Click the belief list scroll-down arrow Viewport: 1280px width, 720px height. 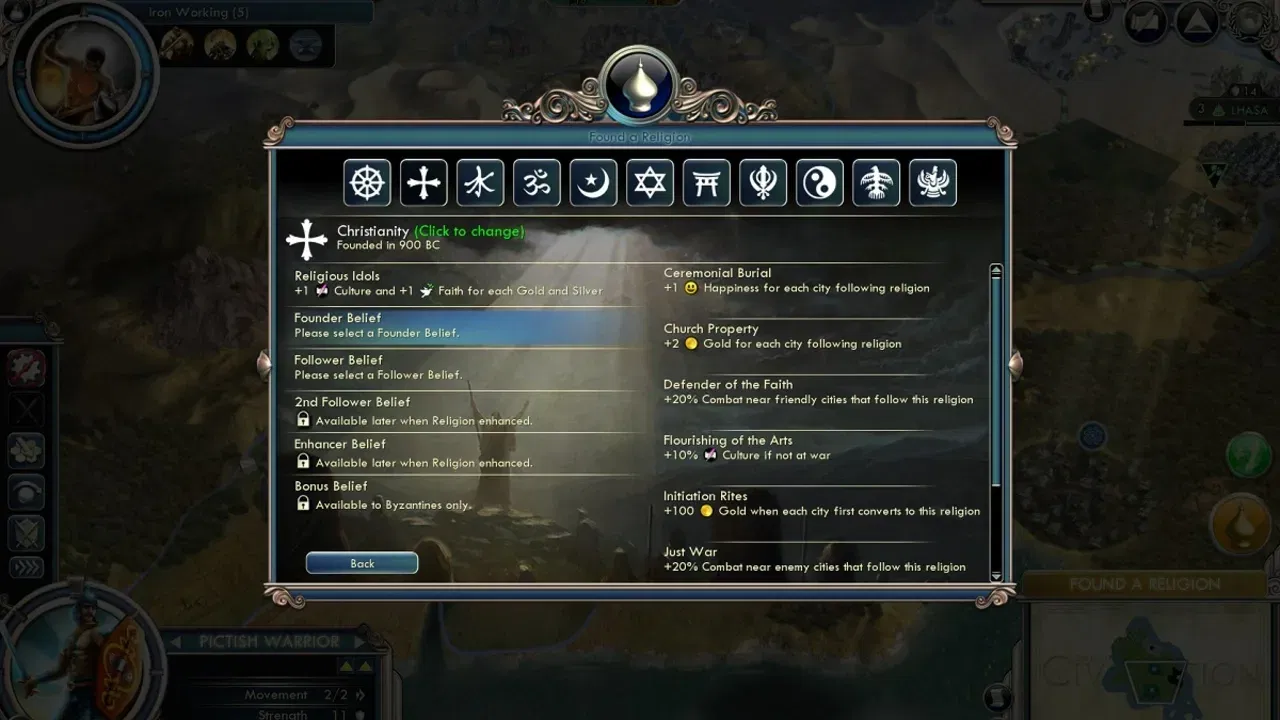995,575
